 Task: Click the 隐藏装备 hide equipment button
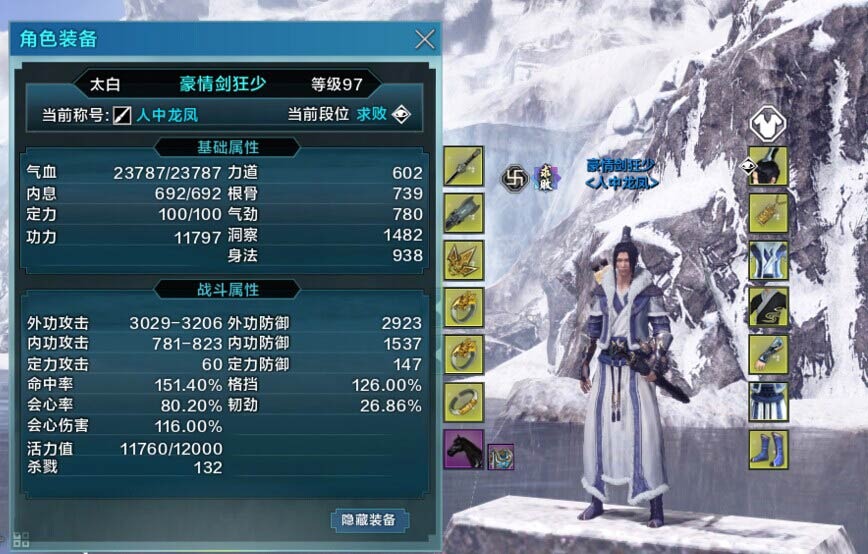click(x=369, y=520)
